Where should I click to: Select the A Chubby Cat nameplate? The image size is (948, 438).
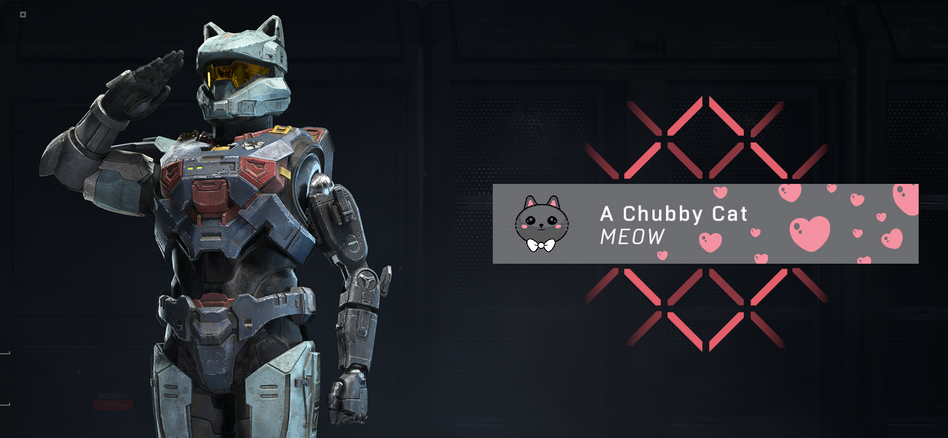tap(704, 224)
